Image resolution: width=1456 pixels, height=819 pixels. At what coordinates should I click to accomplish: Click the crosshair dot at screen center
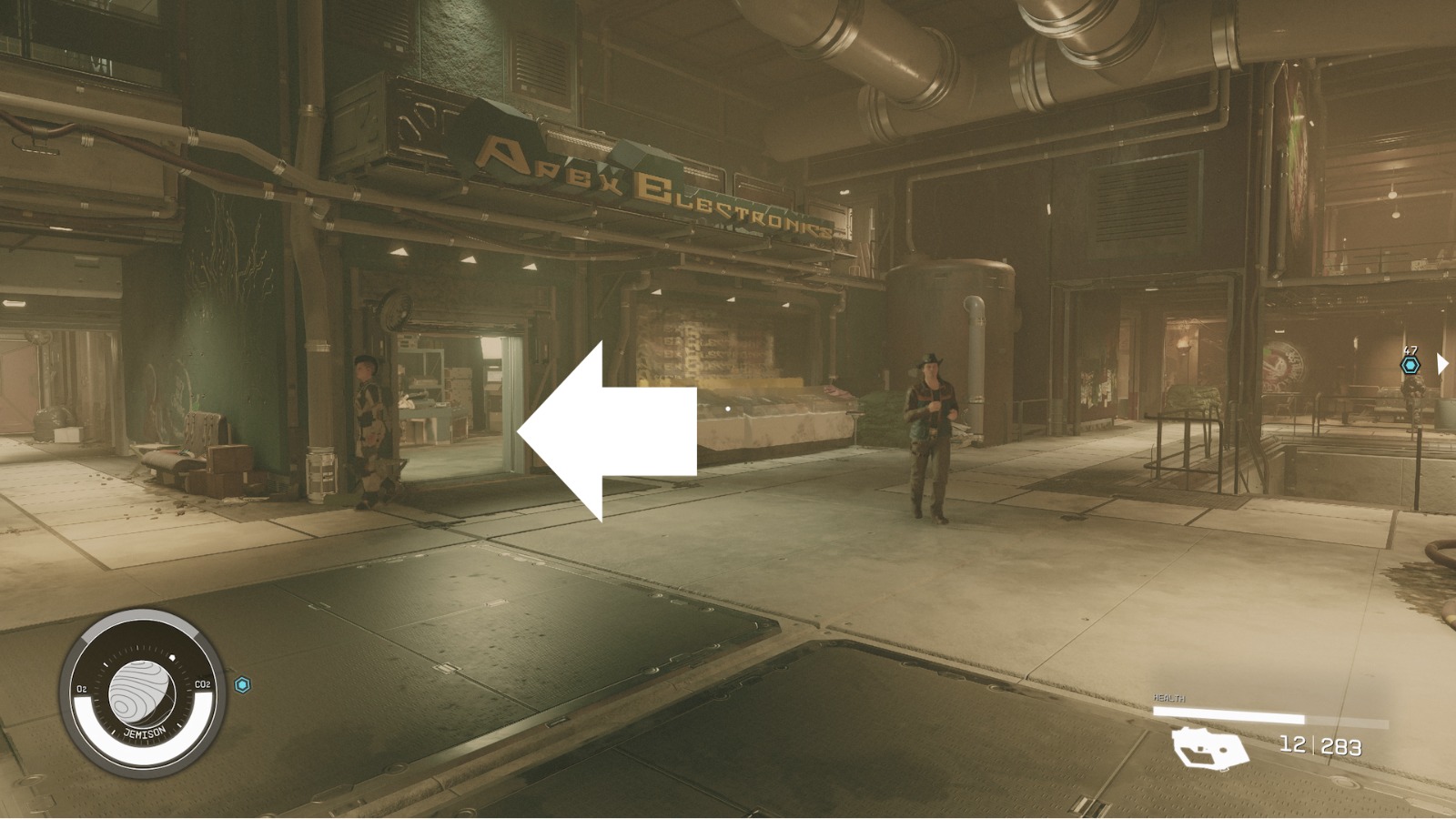[x=728, y=409]
